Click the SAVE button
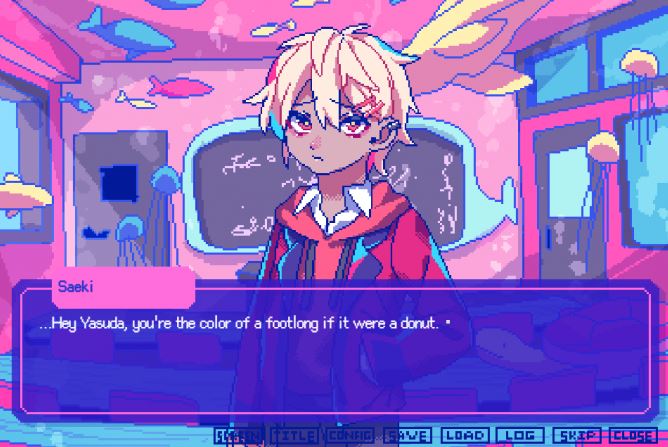Viewport: 668px width, 447px height. coord(407,436)
